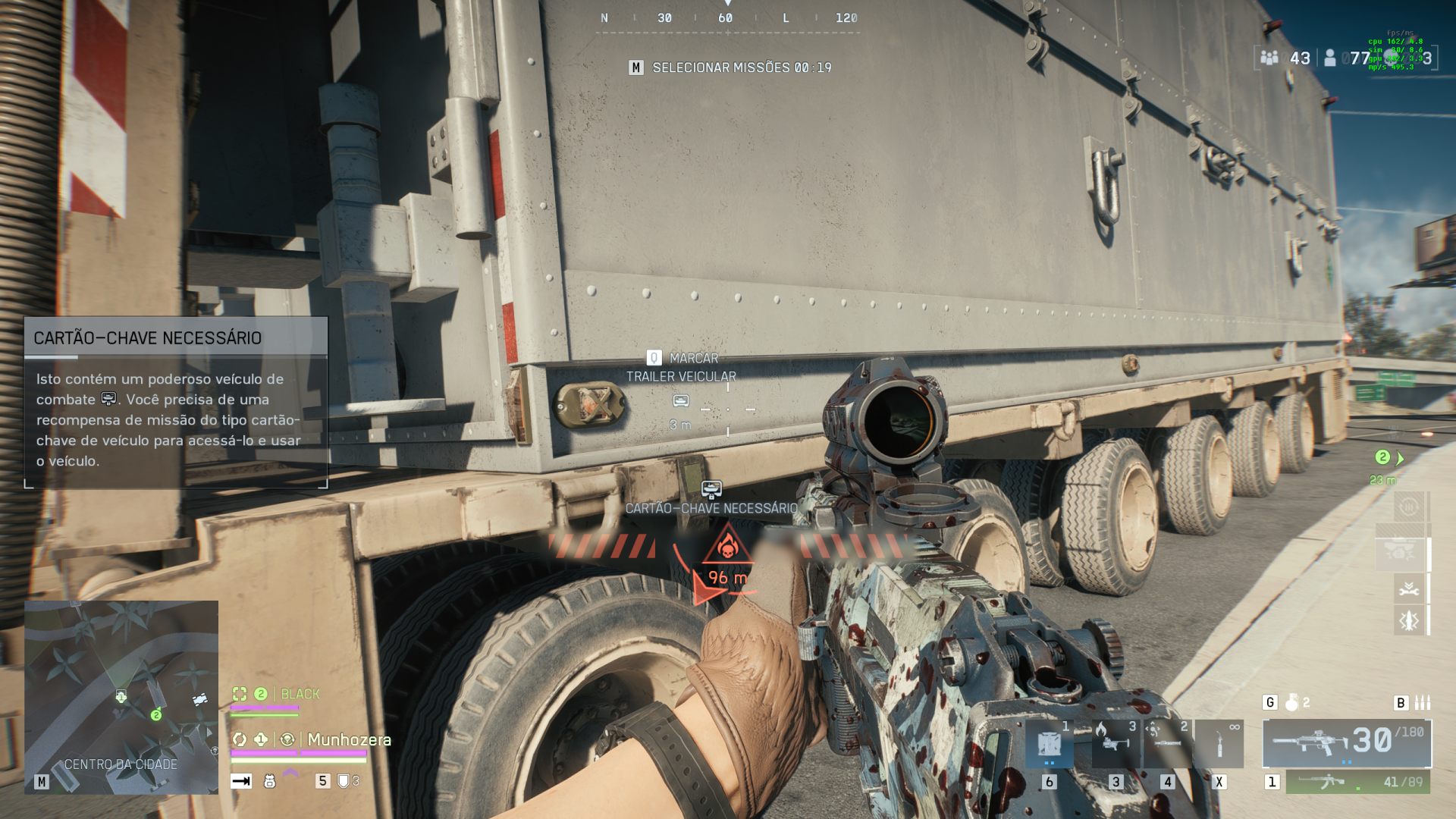Click the trailer vehicle icon below the Marcar prompt
1456x819 pixels.
681,402
